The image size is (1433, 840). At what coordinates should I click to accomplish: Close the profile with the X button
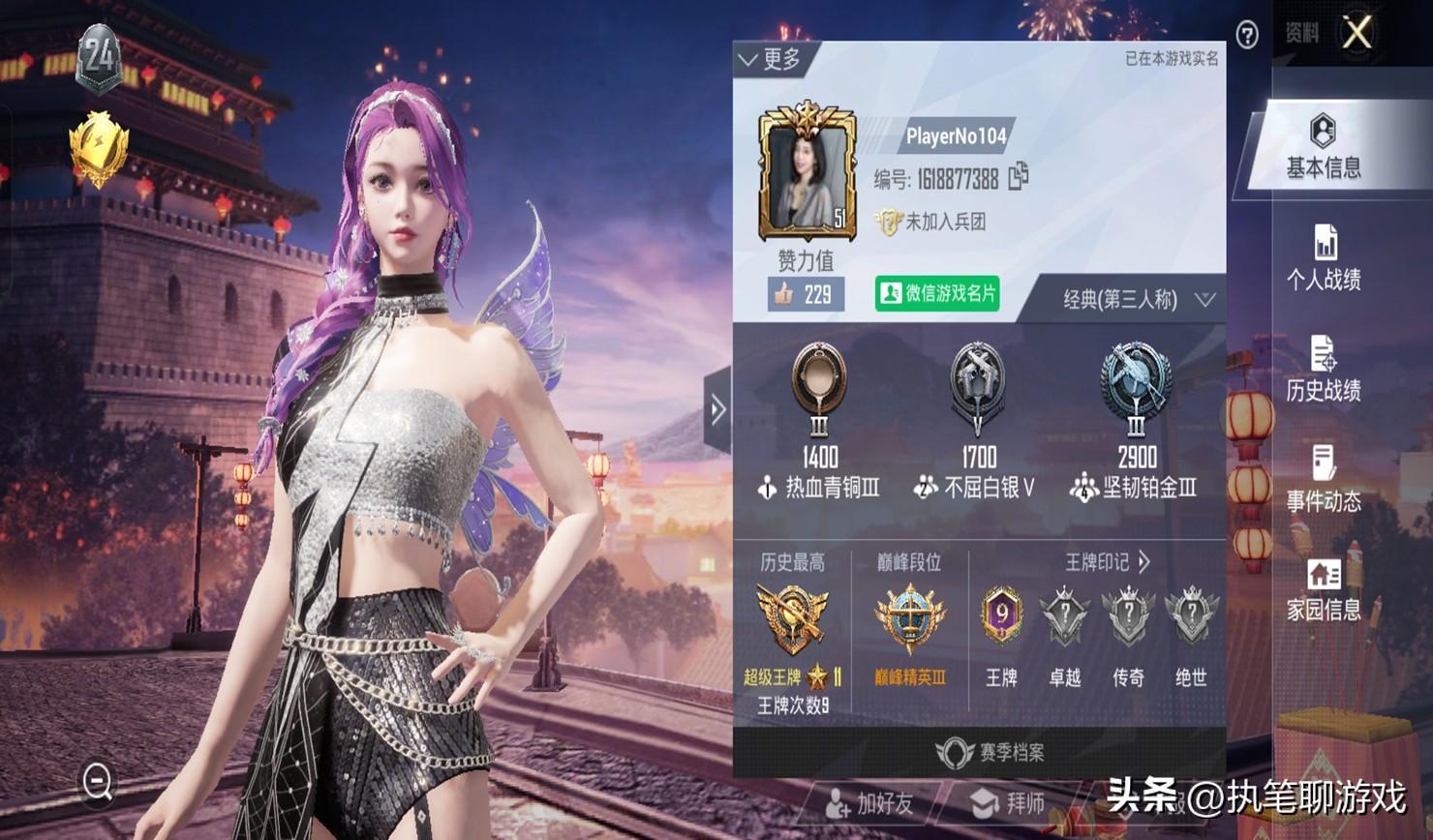tap(1357, 33)
